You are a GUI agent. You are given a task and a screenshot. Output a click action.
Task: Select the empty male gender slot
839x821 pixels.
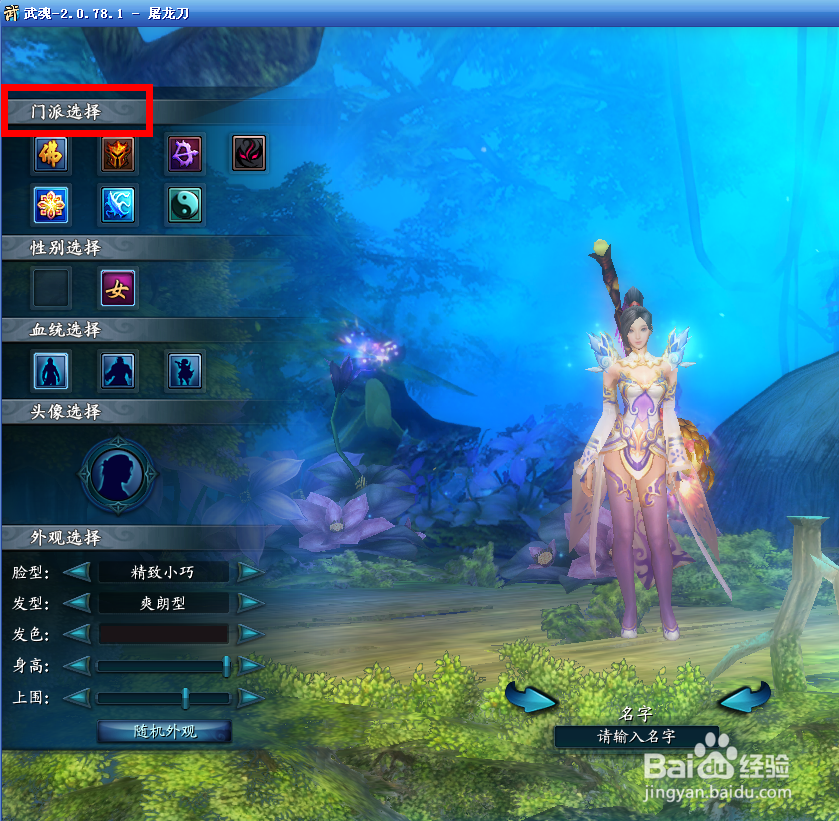(52, 288)
